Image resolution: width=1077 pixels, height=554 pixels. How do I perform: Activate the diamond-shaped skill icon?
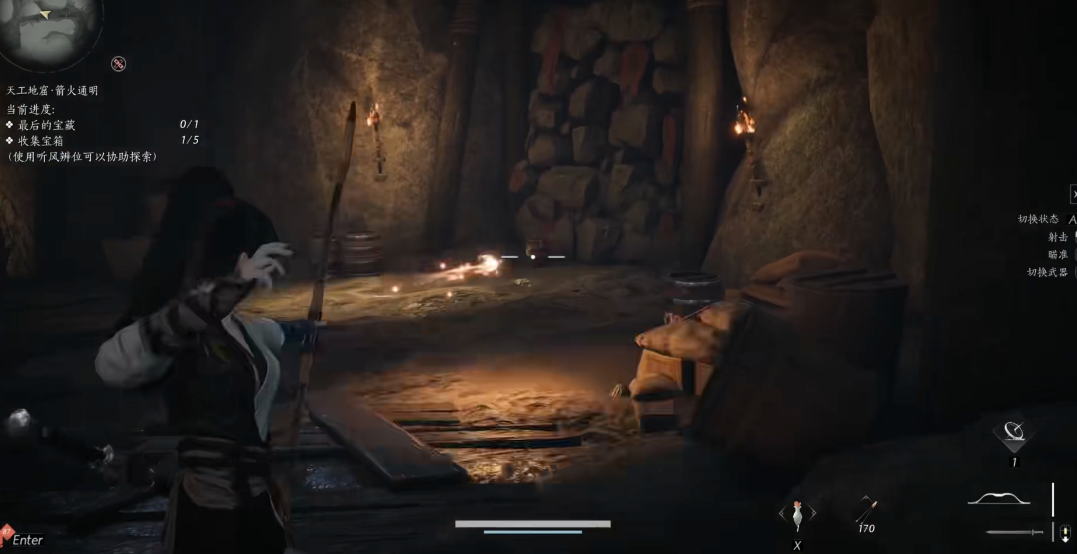click(x=1014, y=434)
